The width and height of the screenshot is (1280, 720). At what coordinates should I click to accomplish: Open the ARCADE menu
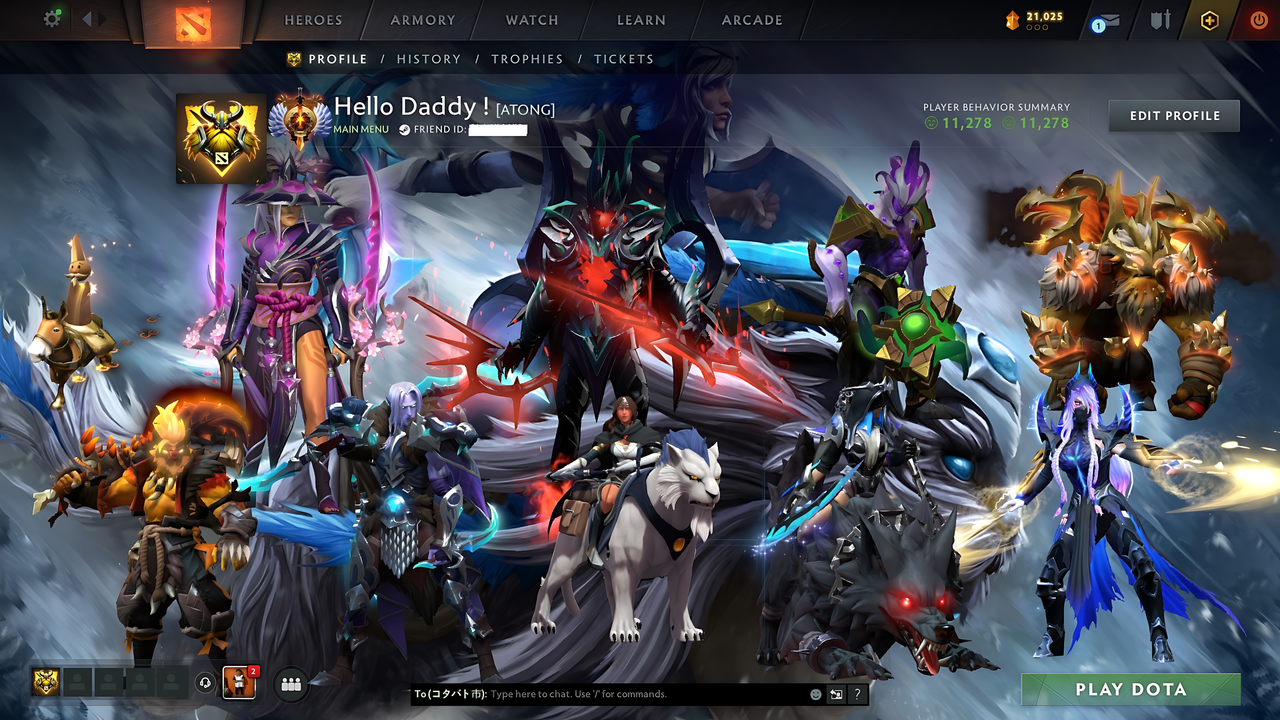[x=751, y=19]
